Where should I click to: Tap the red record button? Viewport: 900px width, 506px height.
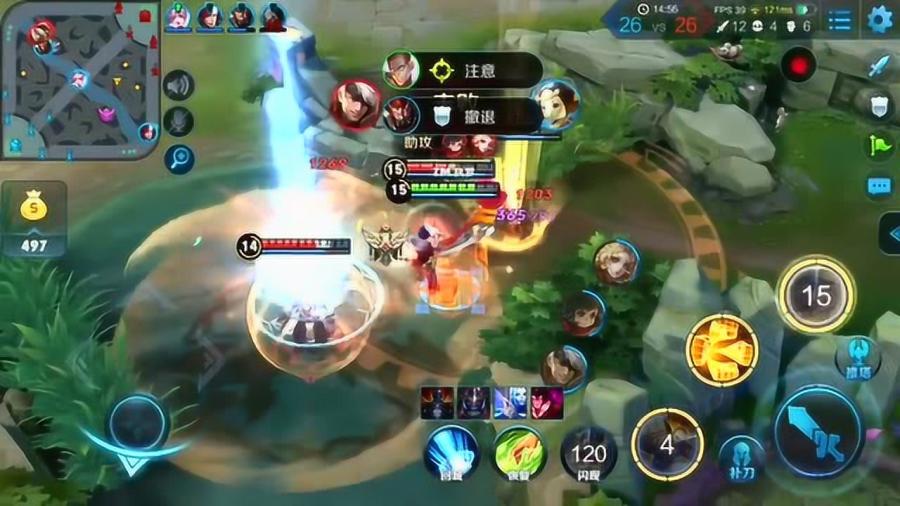pyautogui.click(x=799, y=67)
